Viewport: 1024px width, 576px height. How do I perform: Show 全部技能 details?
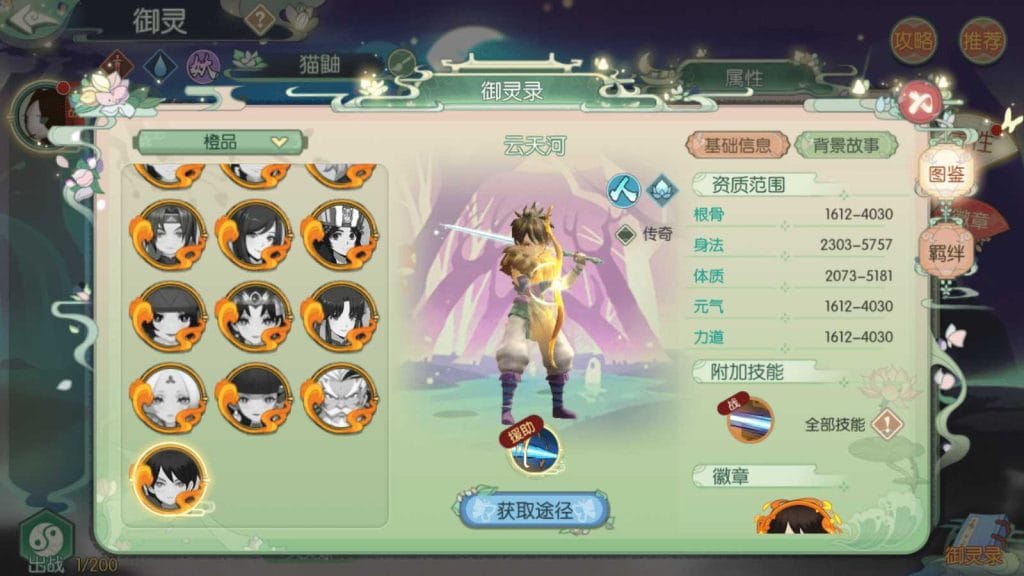pos(886,424)
